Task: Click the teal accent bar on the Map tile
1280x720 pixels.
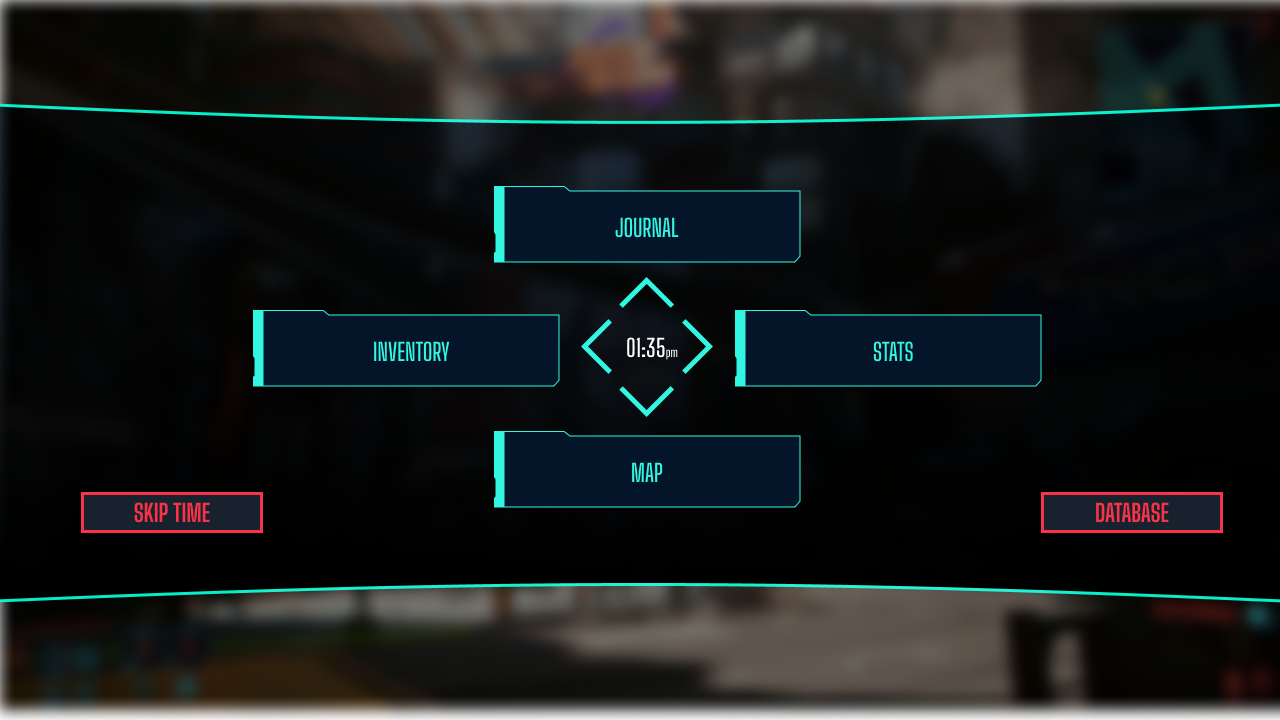Action: 498,468
